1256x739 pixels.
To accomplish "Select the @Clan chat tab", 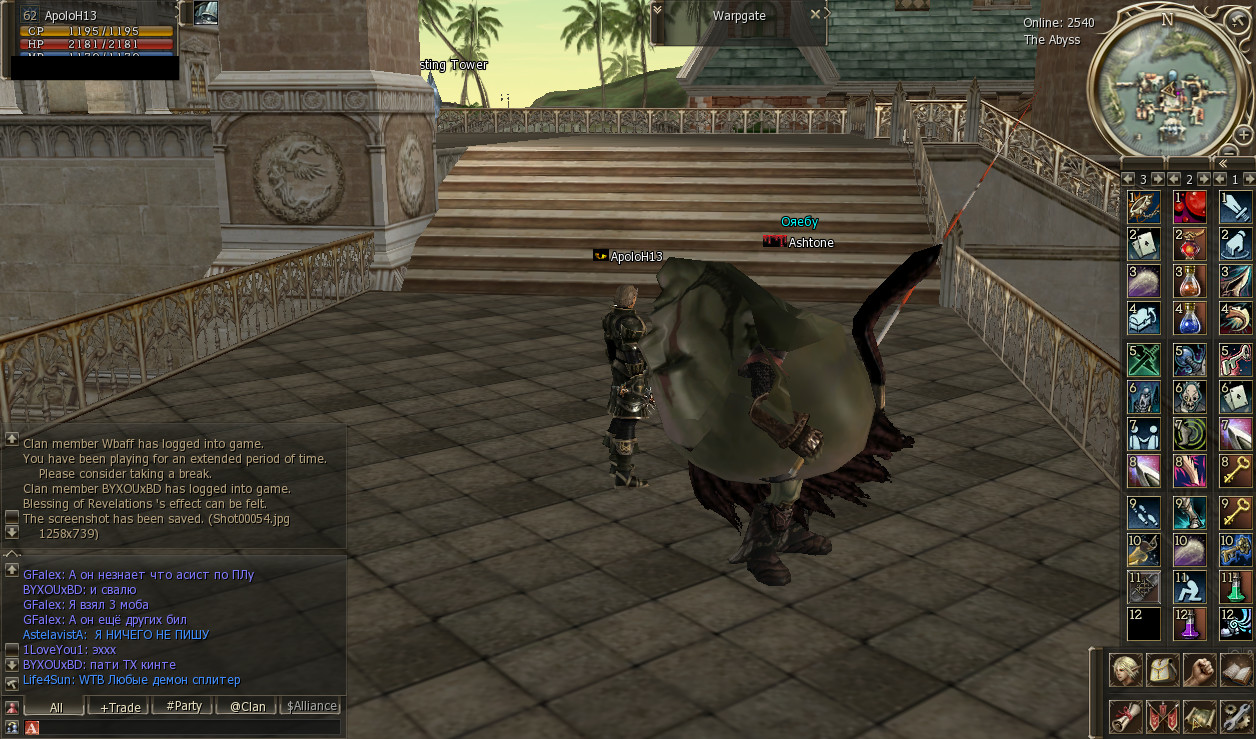I will (247, 706).
